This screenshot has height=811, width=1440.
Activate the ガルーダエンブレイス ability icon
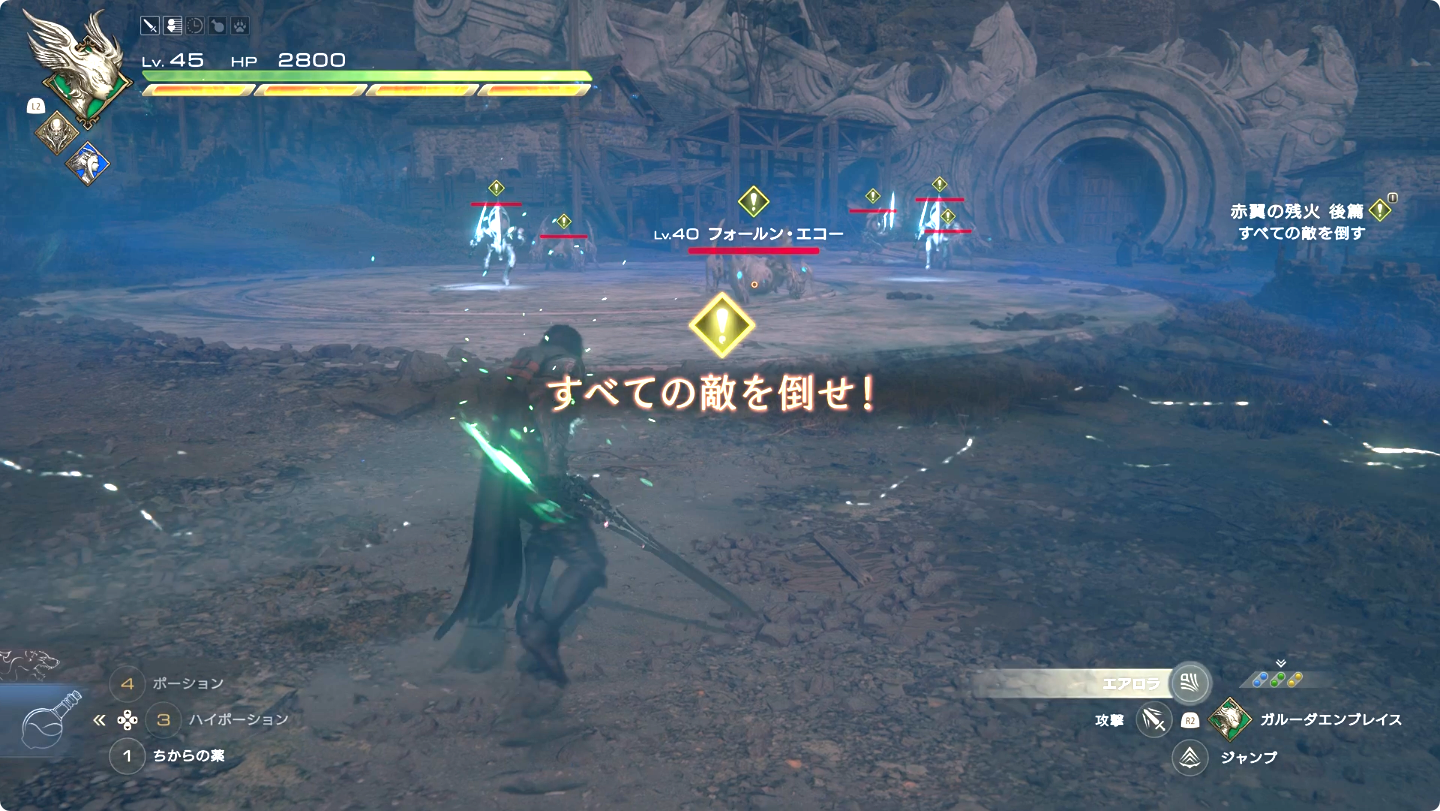1228,719
